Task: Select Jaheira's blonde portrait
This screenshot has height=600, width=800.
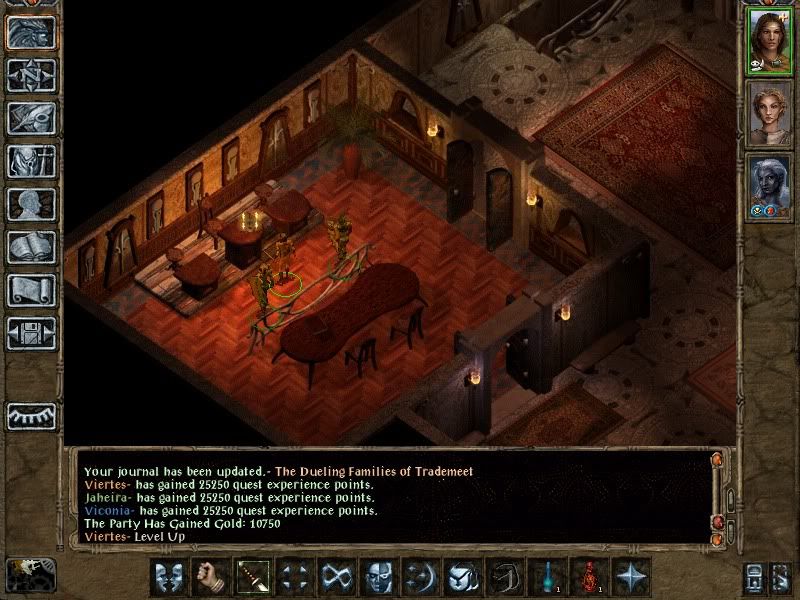Action: coord(769,113)
